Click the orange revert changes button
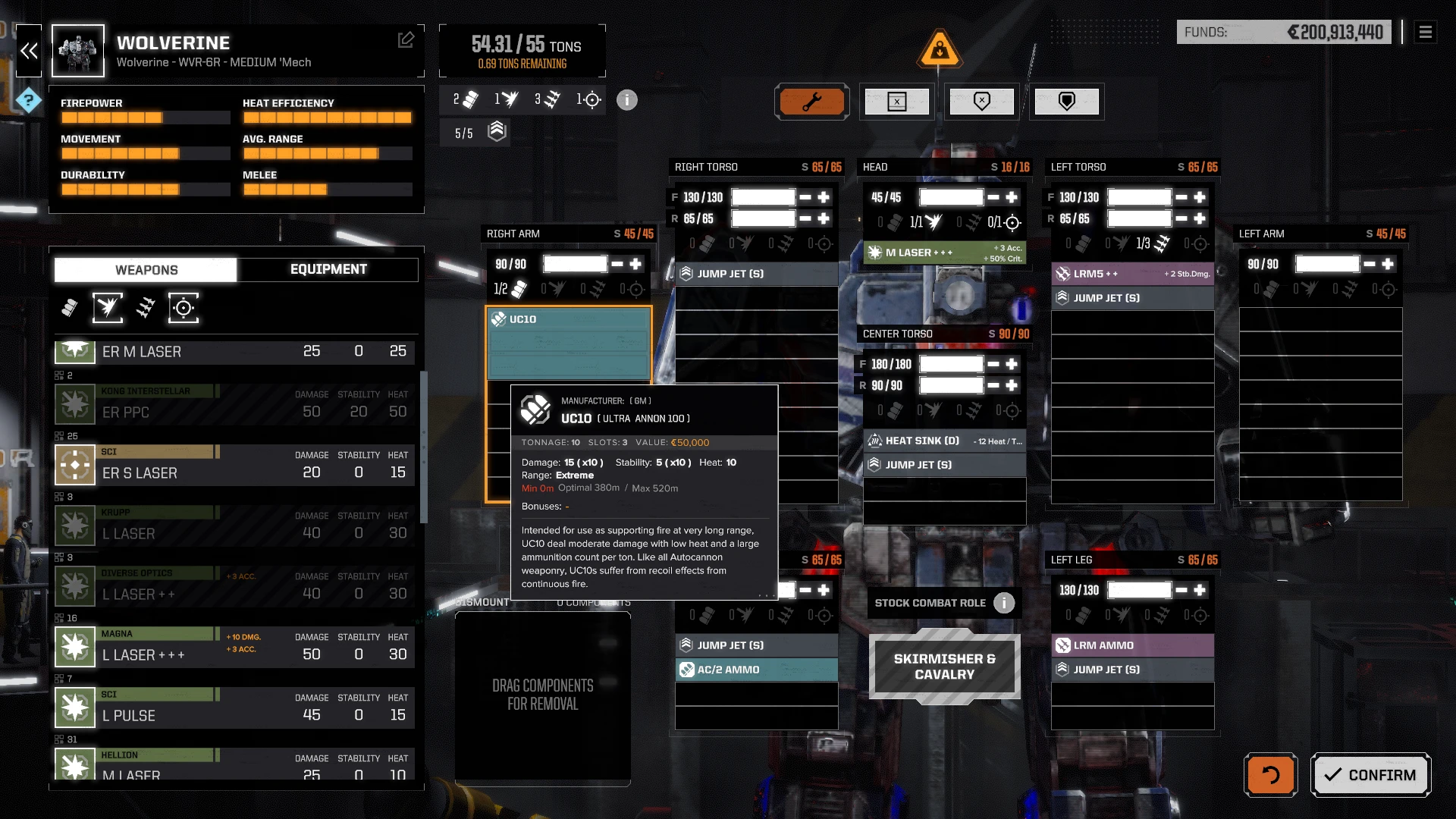 1270,775
